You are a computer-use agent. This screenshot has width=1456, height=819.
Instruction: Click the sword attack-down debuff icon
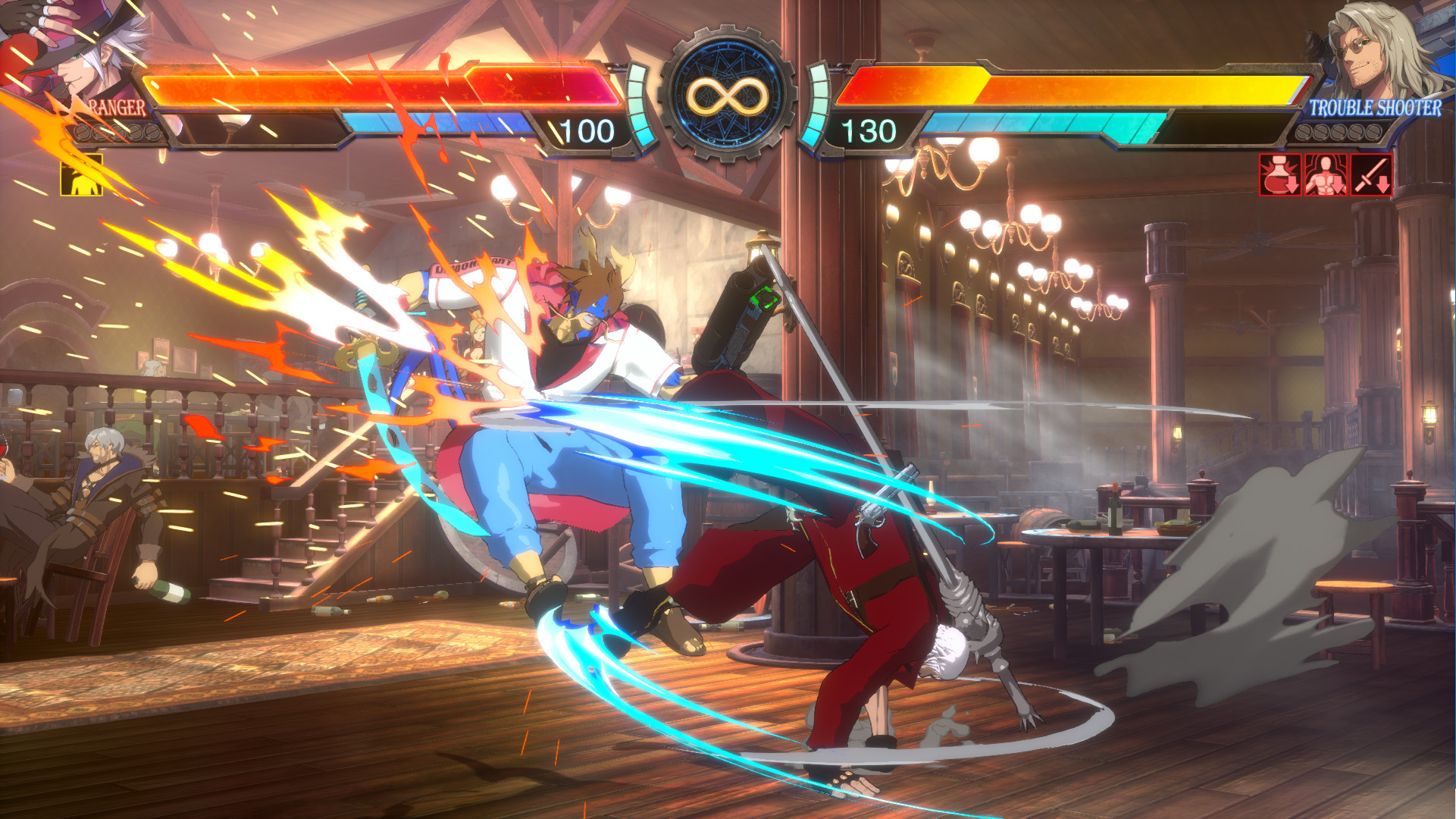pyautogui.click(x=1370, y=174)
